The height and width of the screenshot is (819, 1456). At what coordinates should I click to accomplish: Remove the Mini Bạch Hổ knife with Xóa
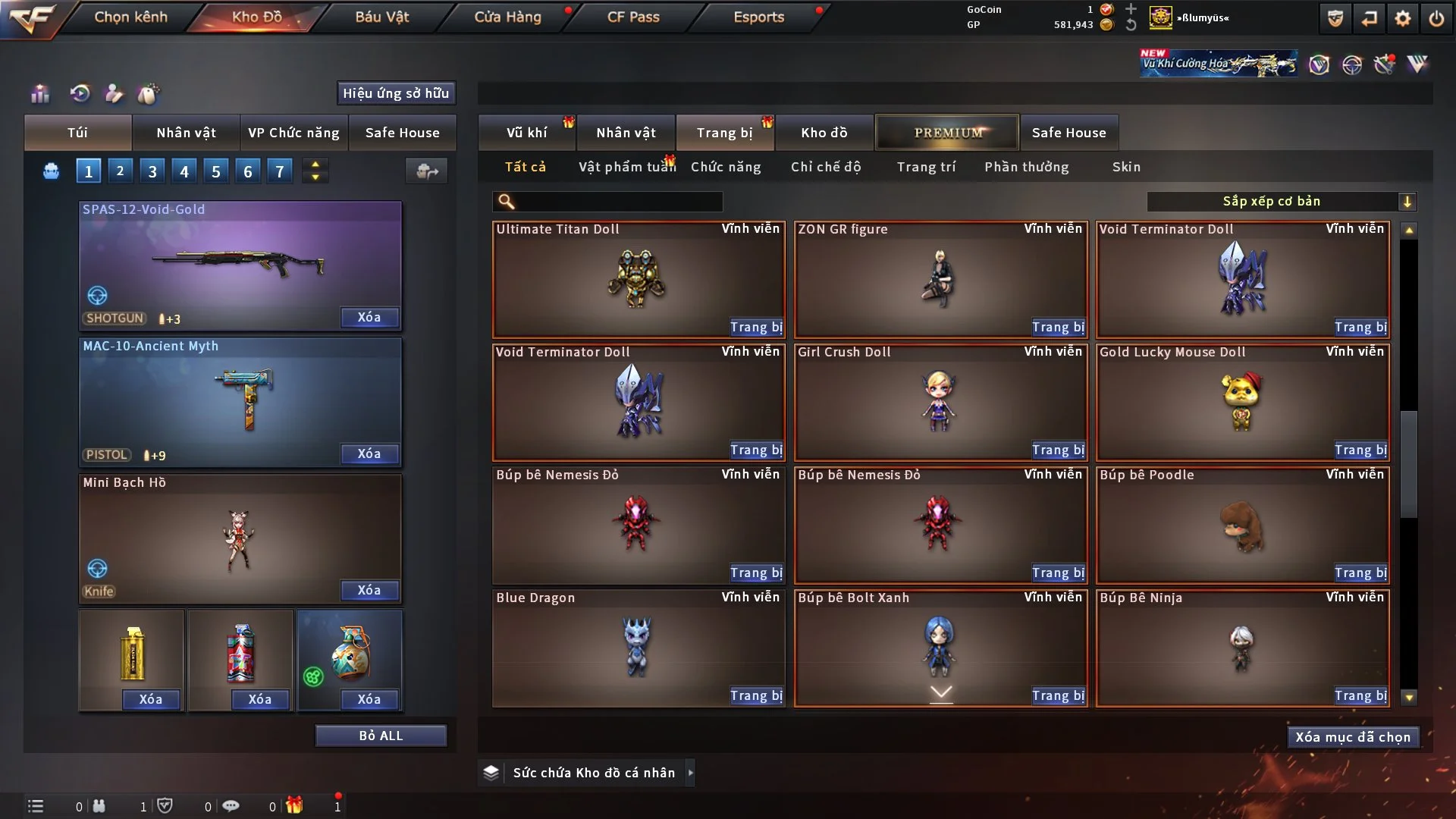[369, 591]
